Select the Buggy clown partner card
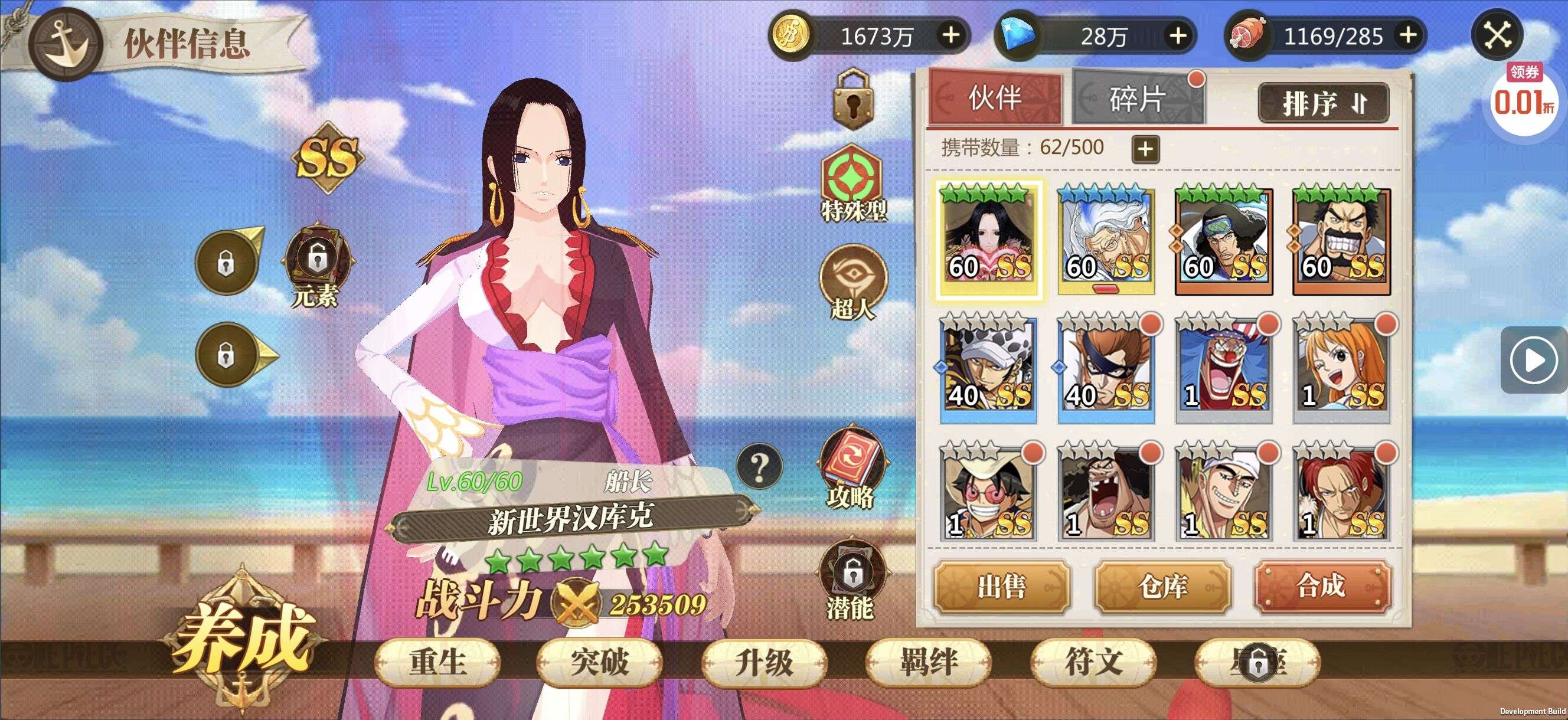1568x720 pixels. click(x=1223, y=369)
